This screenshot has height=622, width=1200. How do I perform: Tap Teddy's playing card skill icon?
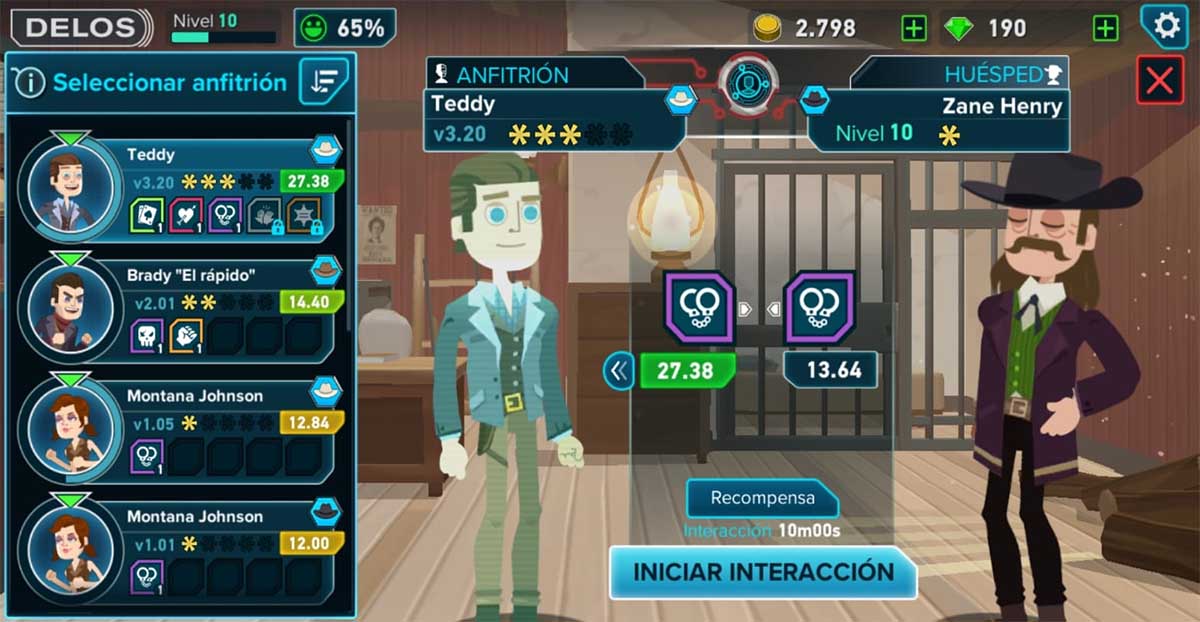[146, 215]
